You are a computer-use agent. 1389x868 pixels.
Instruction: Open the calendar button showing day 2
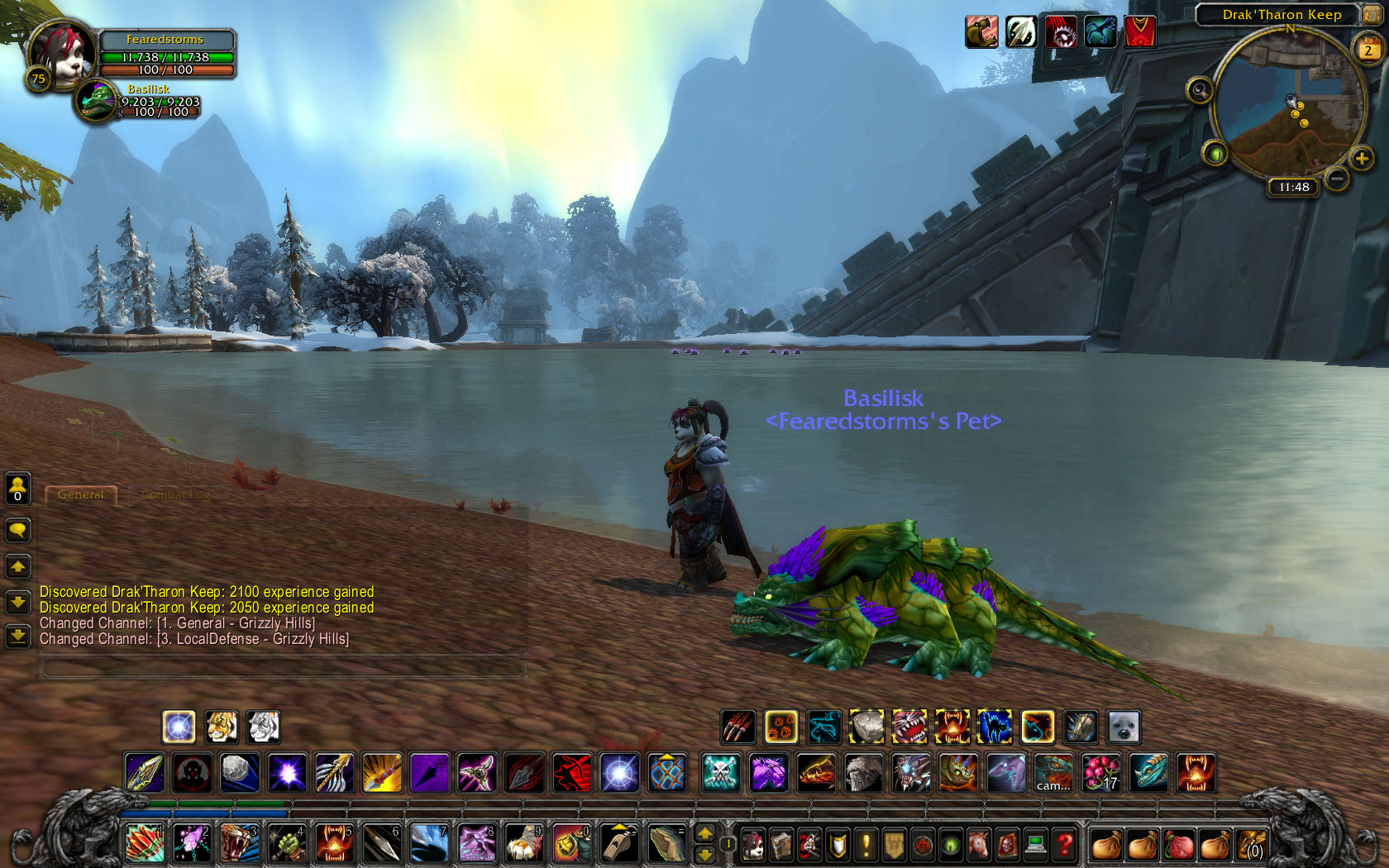coord(1368,50)
